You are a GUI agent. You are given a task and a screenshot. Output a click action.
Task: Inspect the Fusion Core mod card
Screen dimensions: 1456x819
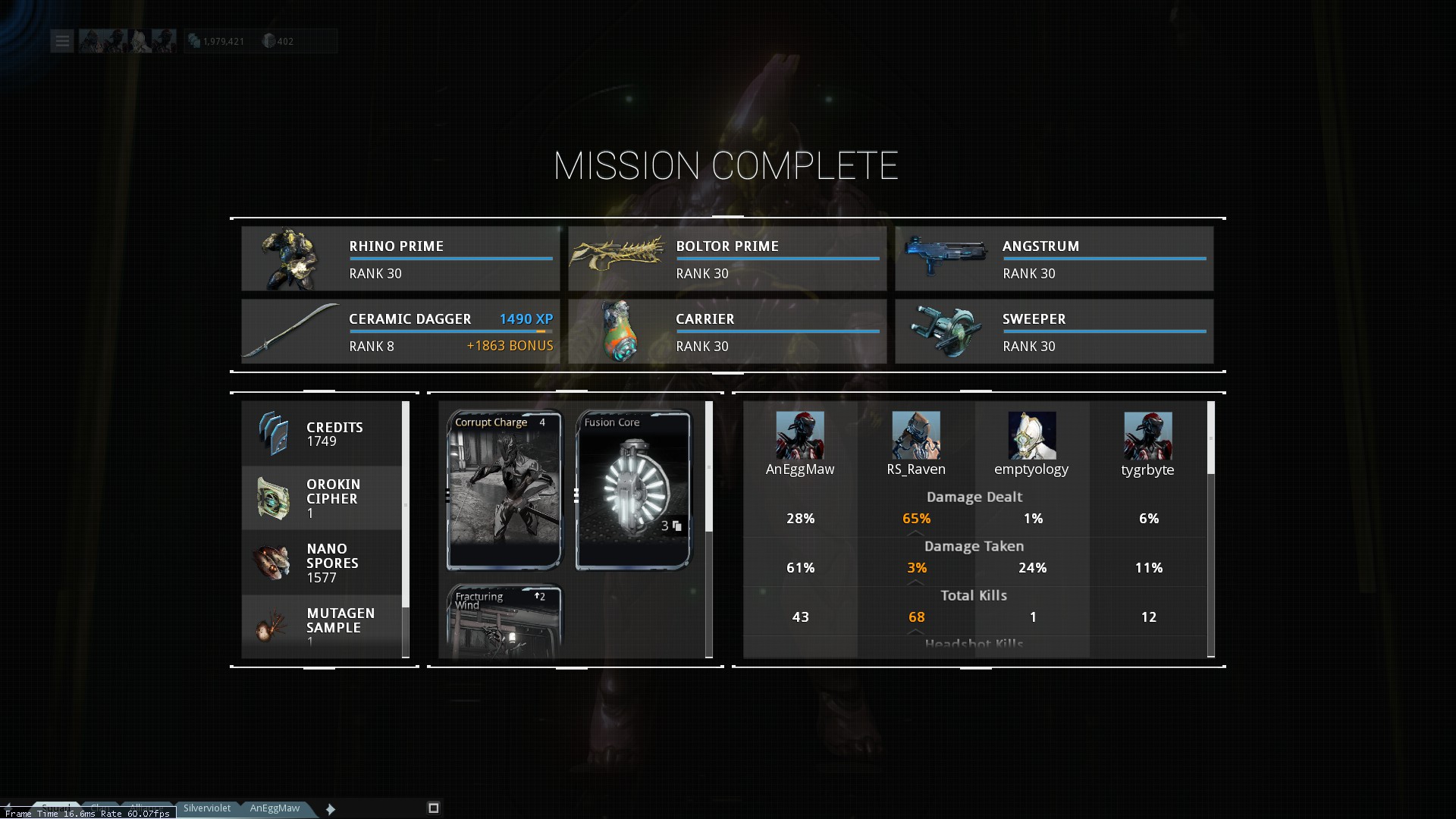coord(633,490)
